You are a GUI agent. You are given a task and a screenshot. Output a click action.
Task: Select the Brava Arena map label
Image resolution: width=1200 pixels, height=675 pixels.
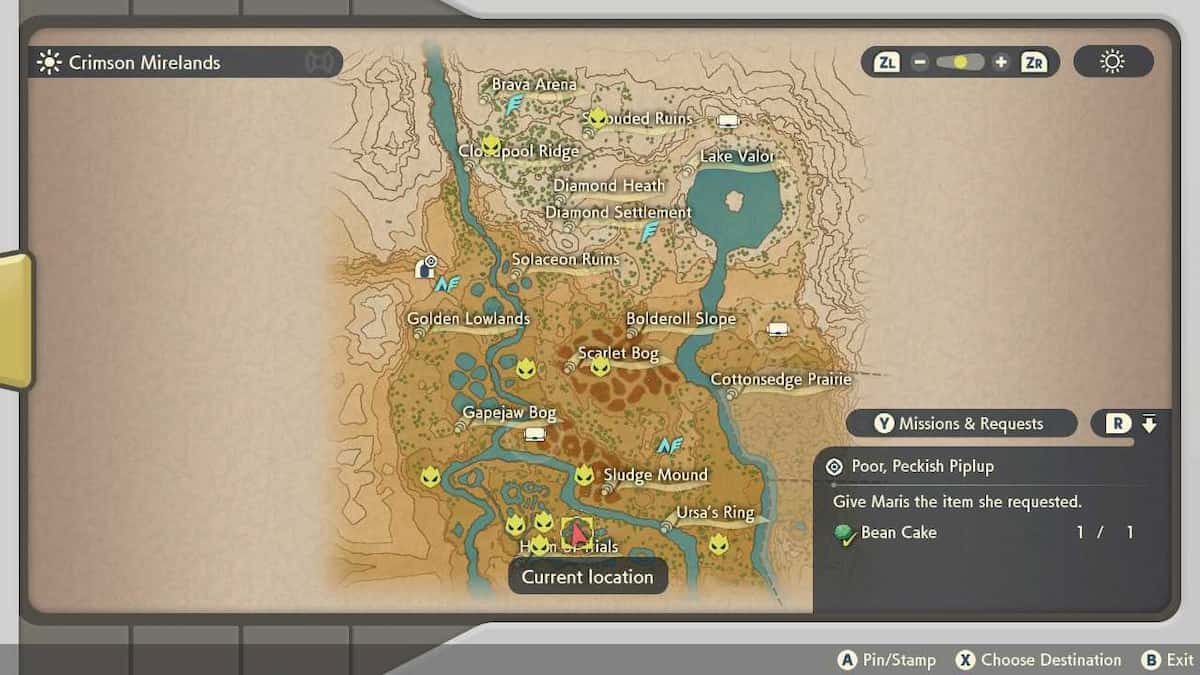point(534,85)
